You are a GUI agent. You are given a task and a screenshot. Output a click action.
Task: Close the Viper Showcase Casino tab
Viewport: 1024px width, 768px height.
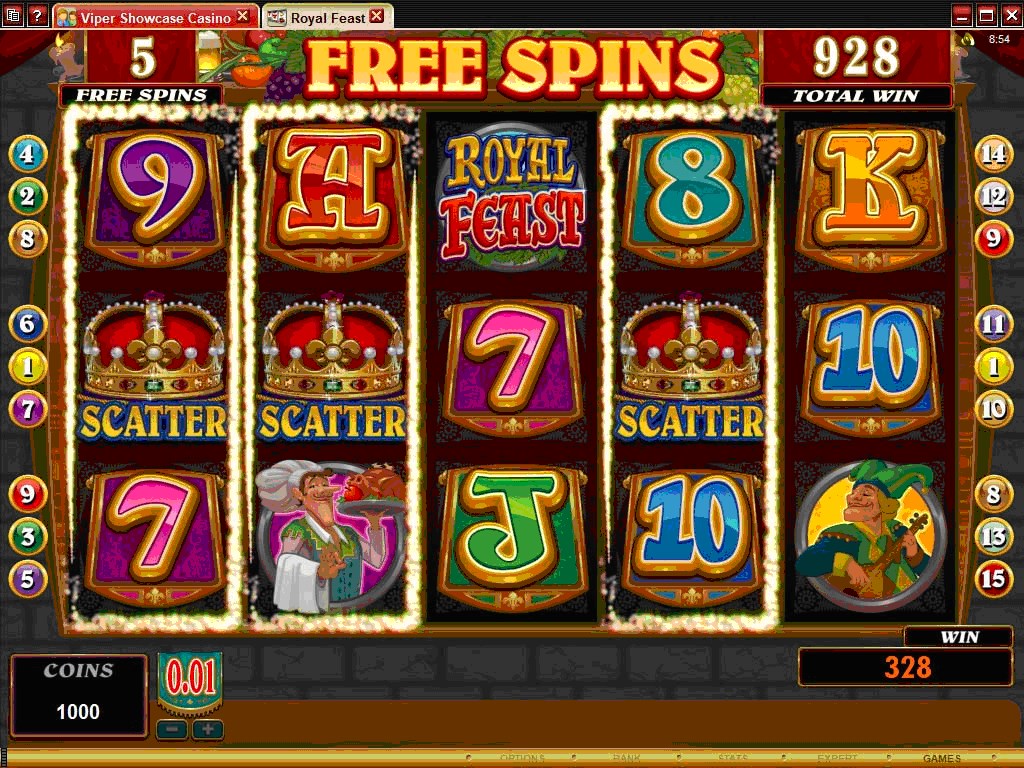[x=243, y=17]
